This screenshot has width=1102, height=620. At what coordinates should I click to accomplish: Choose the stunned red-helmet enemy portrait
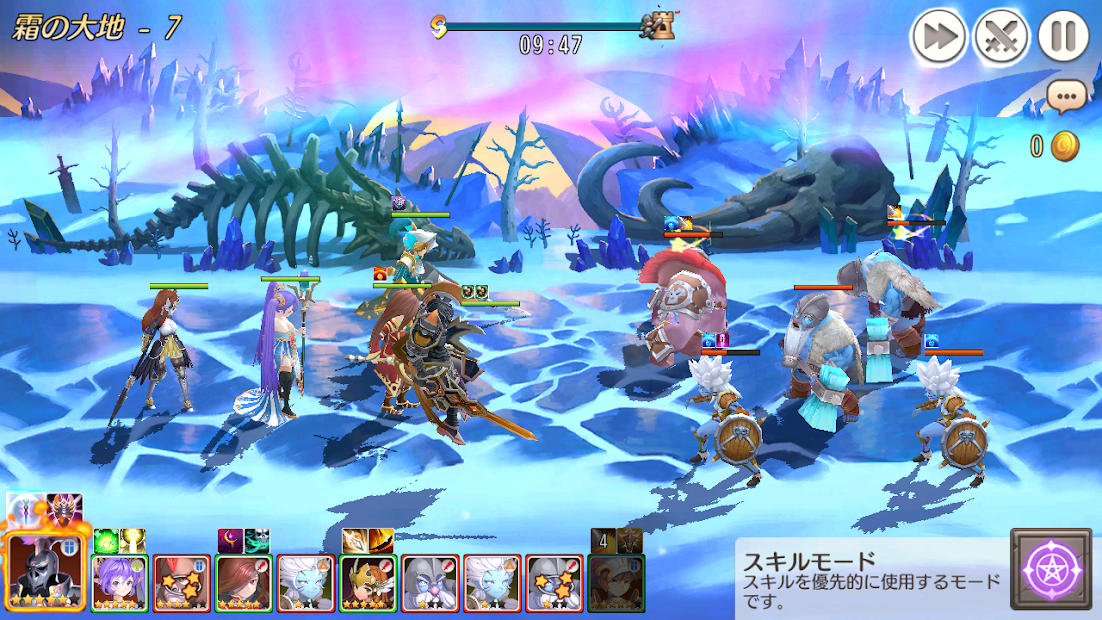point(182,583)
